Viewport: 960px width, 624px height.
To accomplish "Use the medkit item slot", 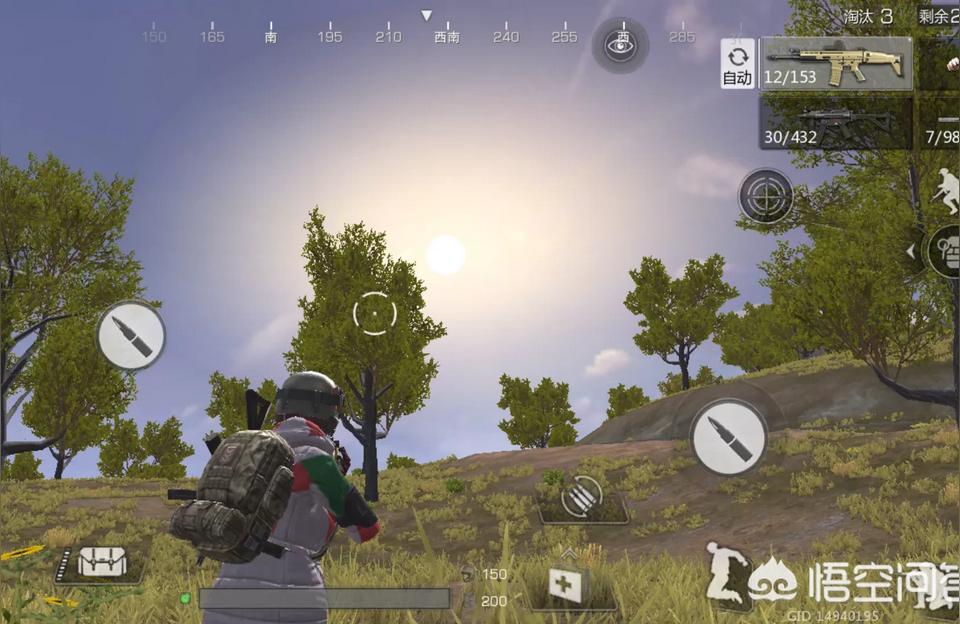I will 567,586.
